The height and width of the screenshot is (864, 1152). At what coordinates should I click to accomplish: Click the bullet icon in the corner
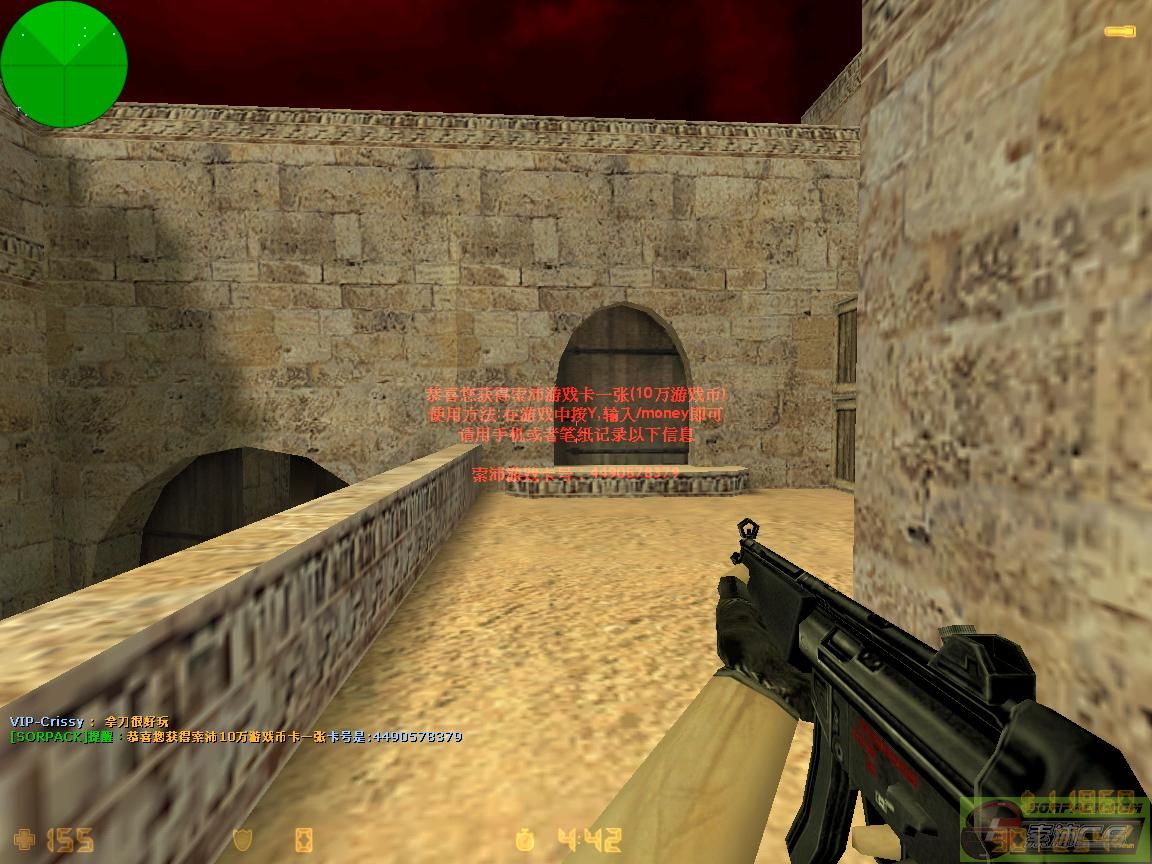click(1119, 32)
